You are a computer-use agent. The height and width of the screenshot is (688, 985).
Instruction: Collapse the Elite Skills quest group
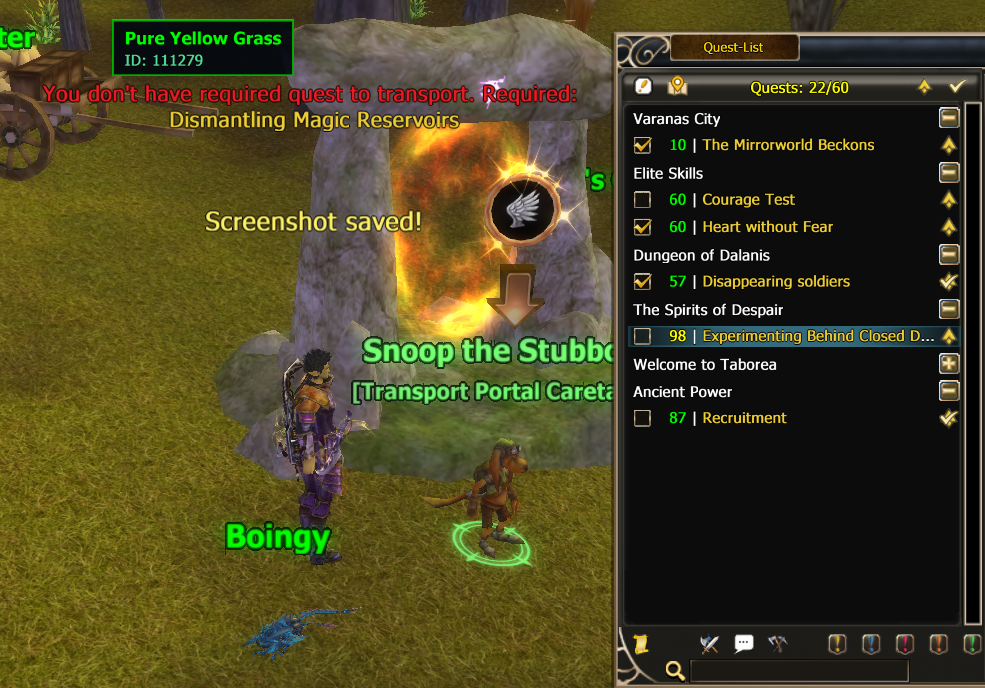coord(949,173)
